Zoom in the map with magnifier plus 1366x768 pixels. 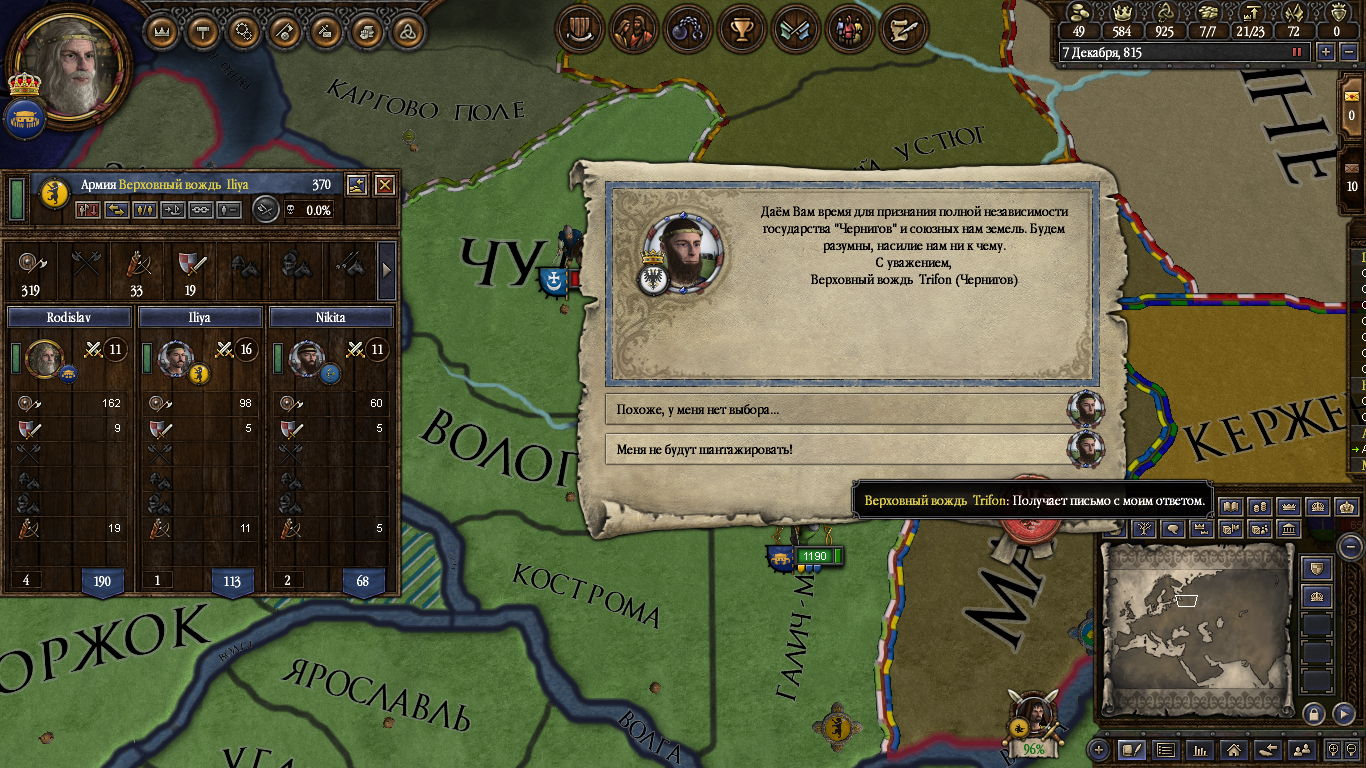coord(1335,749)
